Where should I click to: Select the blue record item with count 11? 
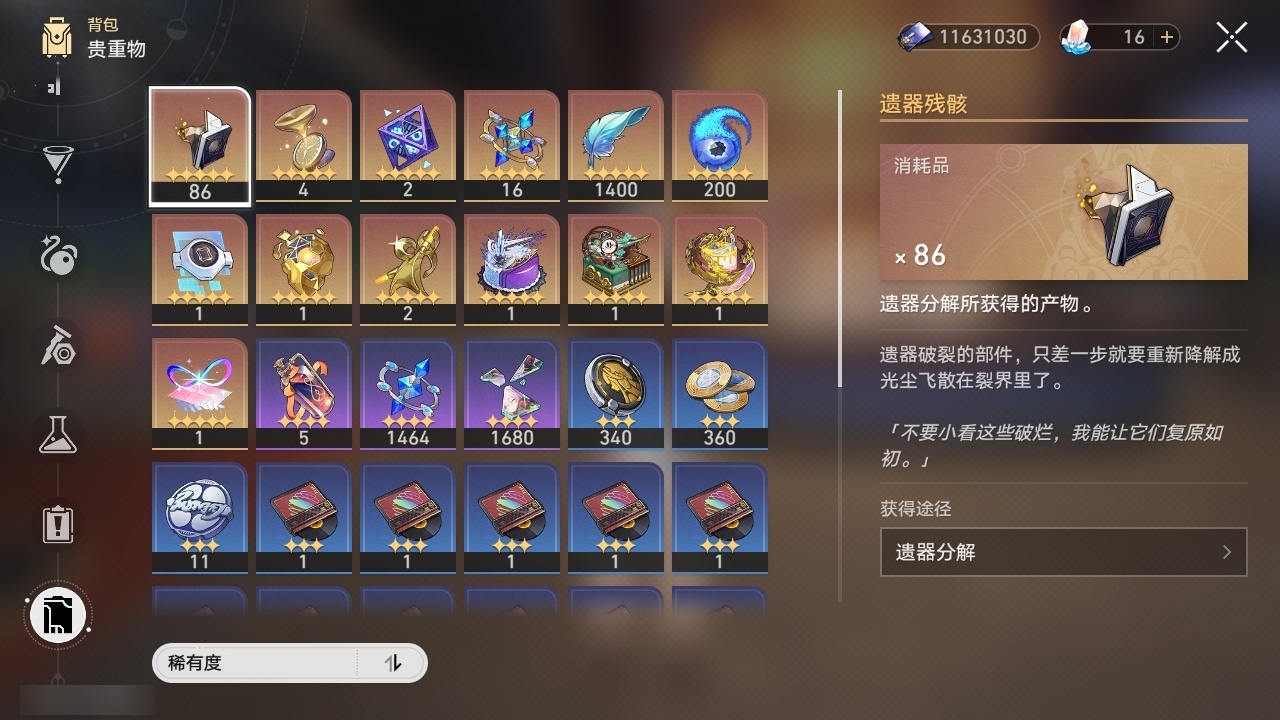199,518
